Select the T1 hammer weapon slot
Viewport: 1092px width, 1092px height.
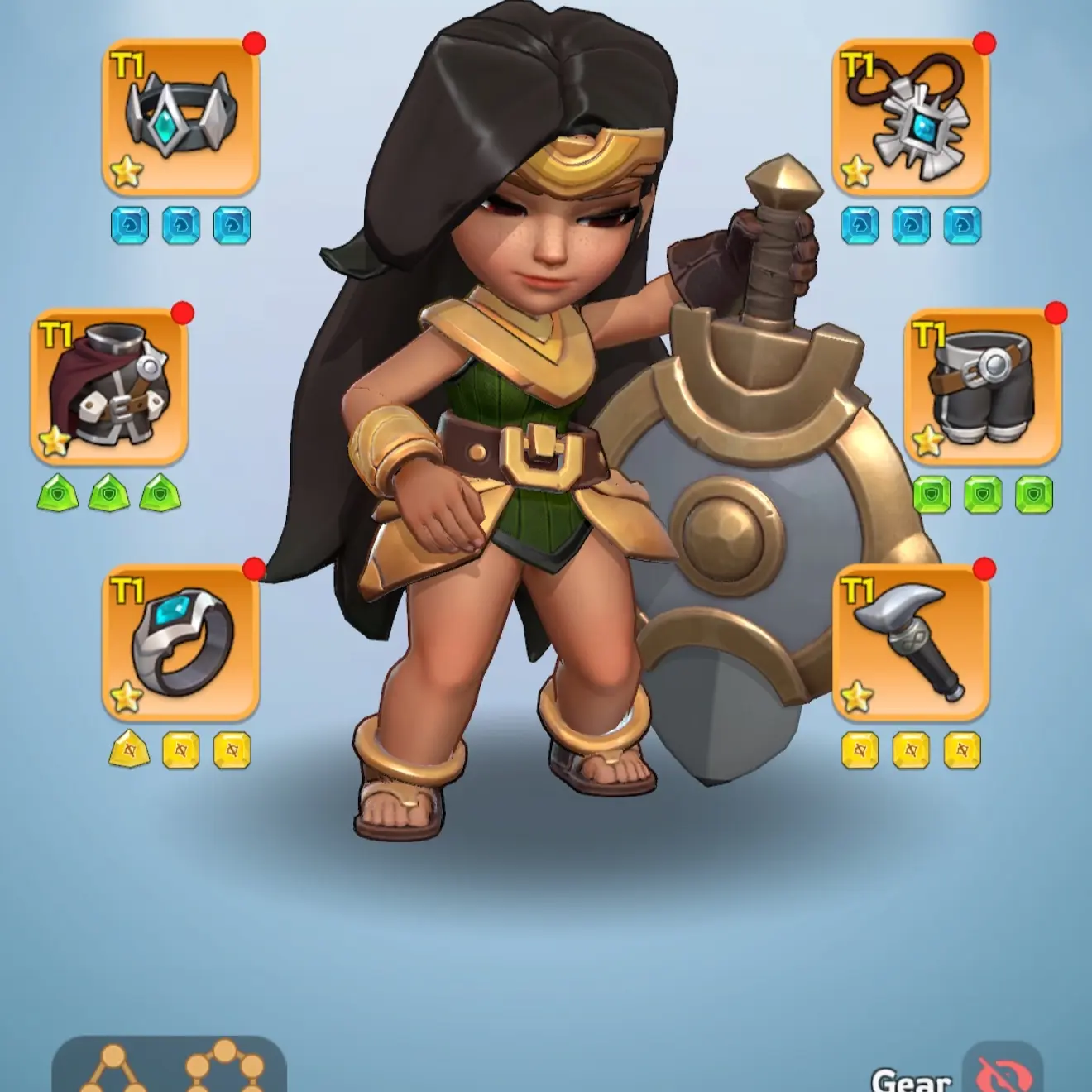tap(911, 643)
